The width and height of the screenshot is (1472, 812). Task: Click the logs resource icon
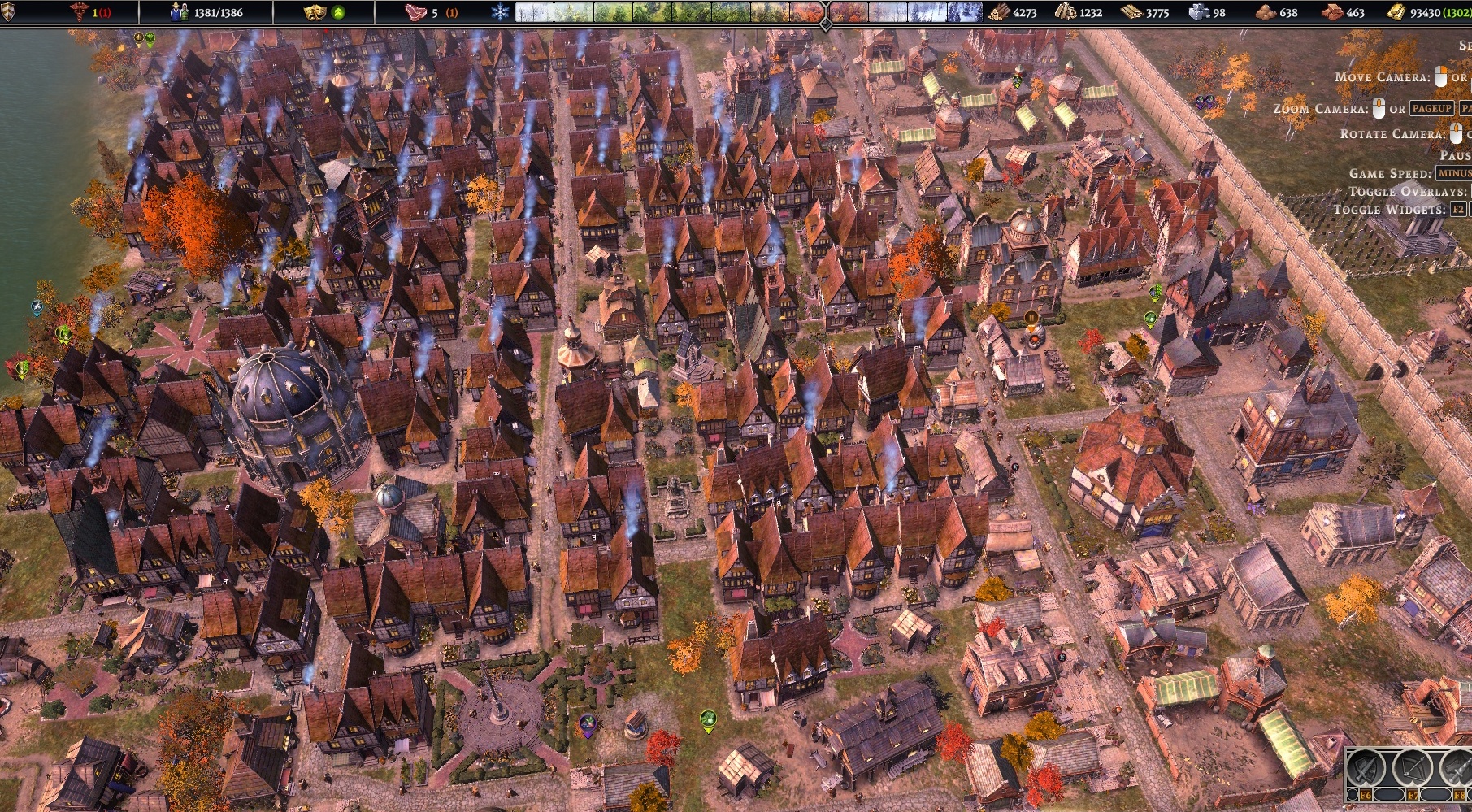pos(999,12)
